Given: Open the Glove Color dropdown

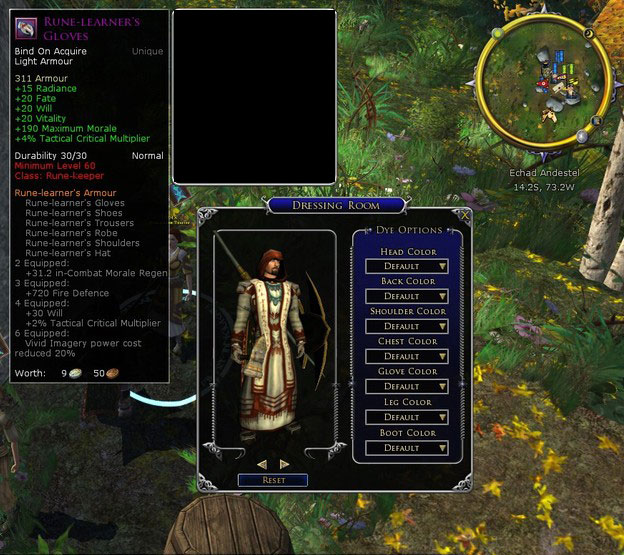Looking at the screenshot, I should (407, 386).
